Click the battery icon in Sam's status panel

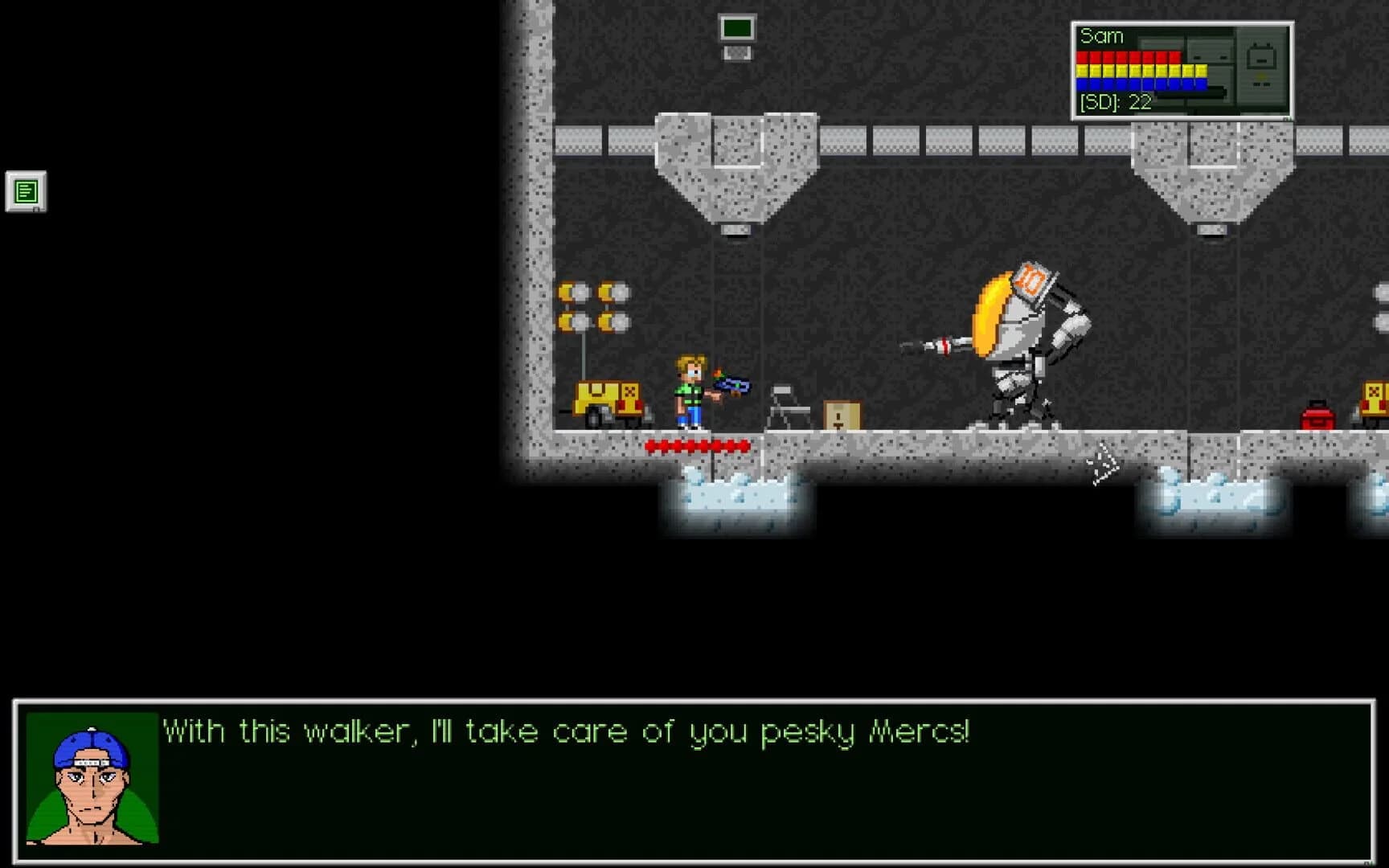point(1262,58)
